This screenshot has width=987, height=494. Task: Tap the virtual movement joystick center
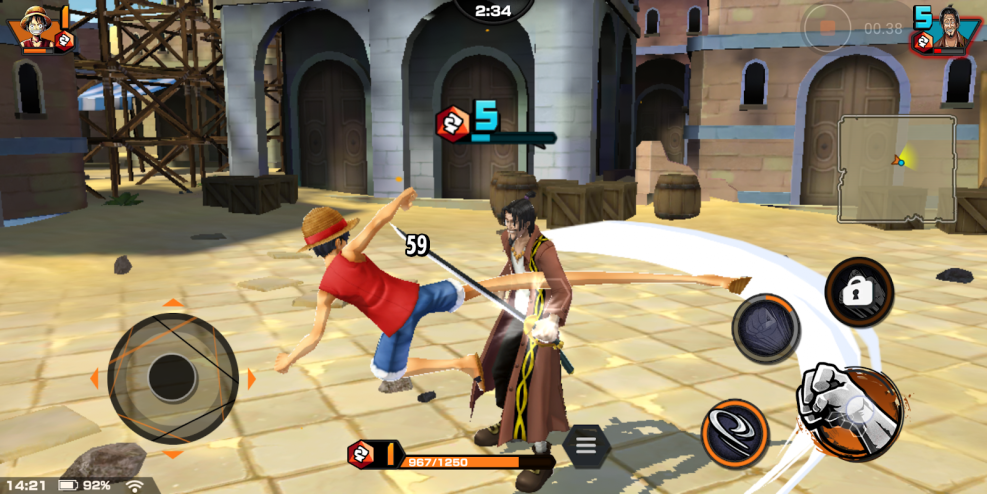pyautogui.click(x=172, y=378)
